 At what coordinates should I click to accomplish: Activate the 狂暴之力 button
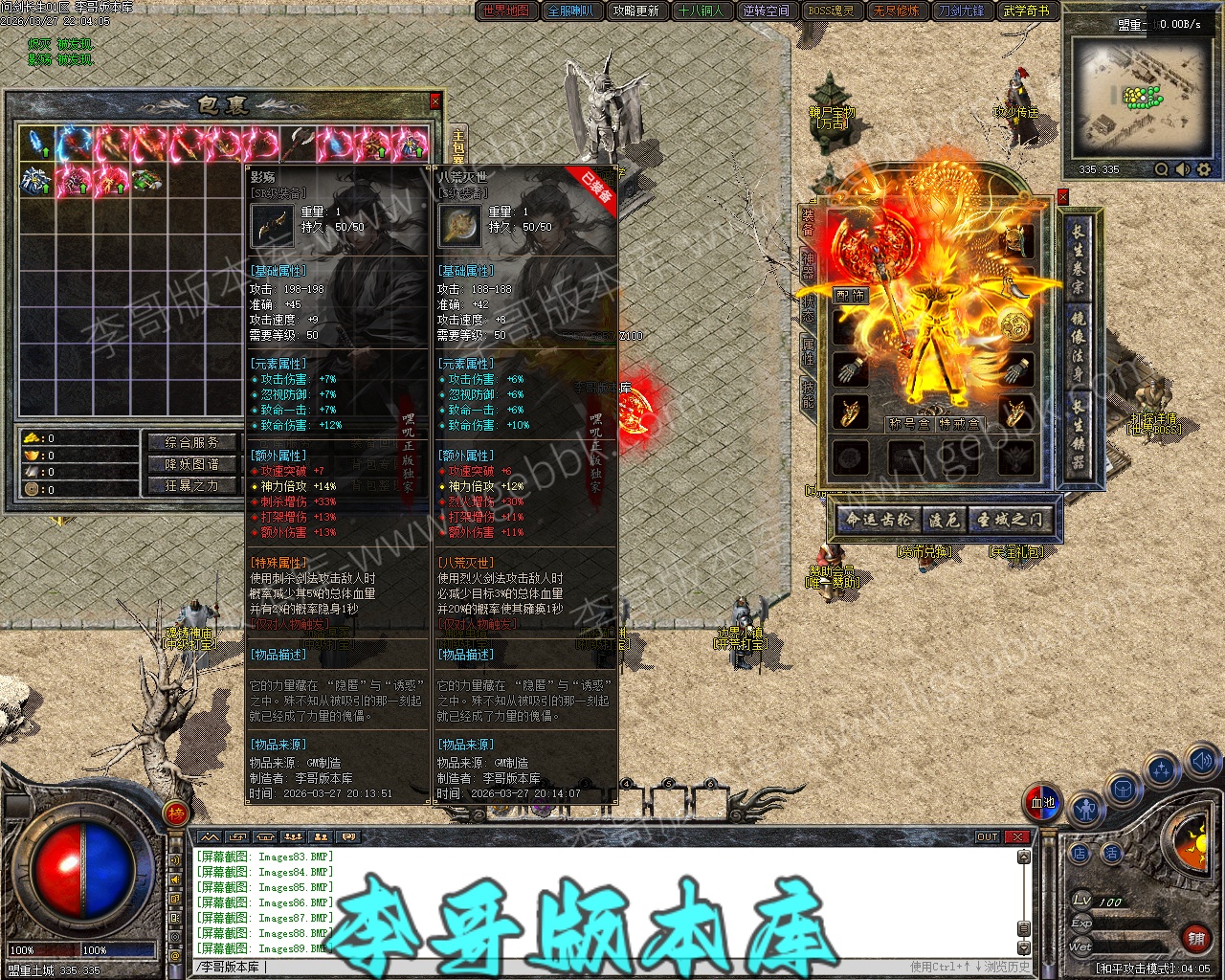pyautogui.click(x=192, y=486)
